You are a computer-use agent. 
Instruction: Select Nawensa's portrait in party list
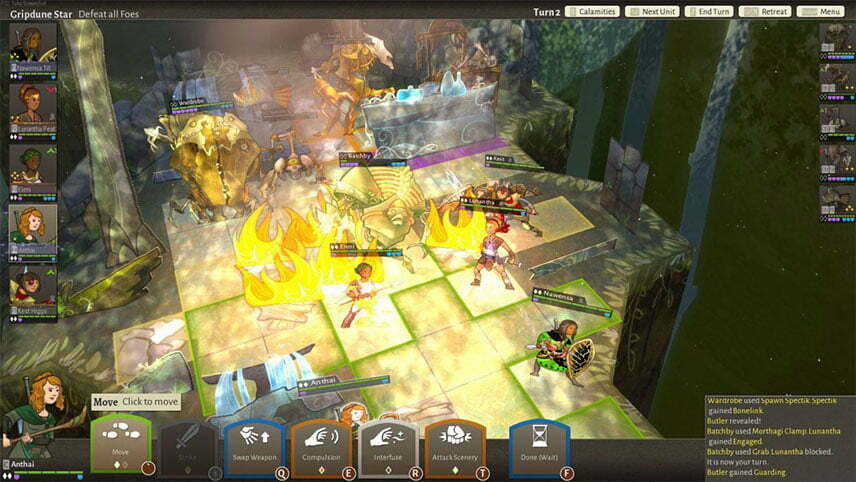(x=33, y=43)
